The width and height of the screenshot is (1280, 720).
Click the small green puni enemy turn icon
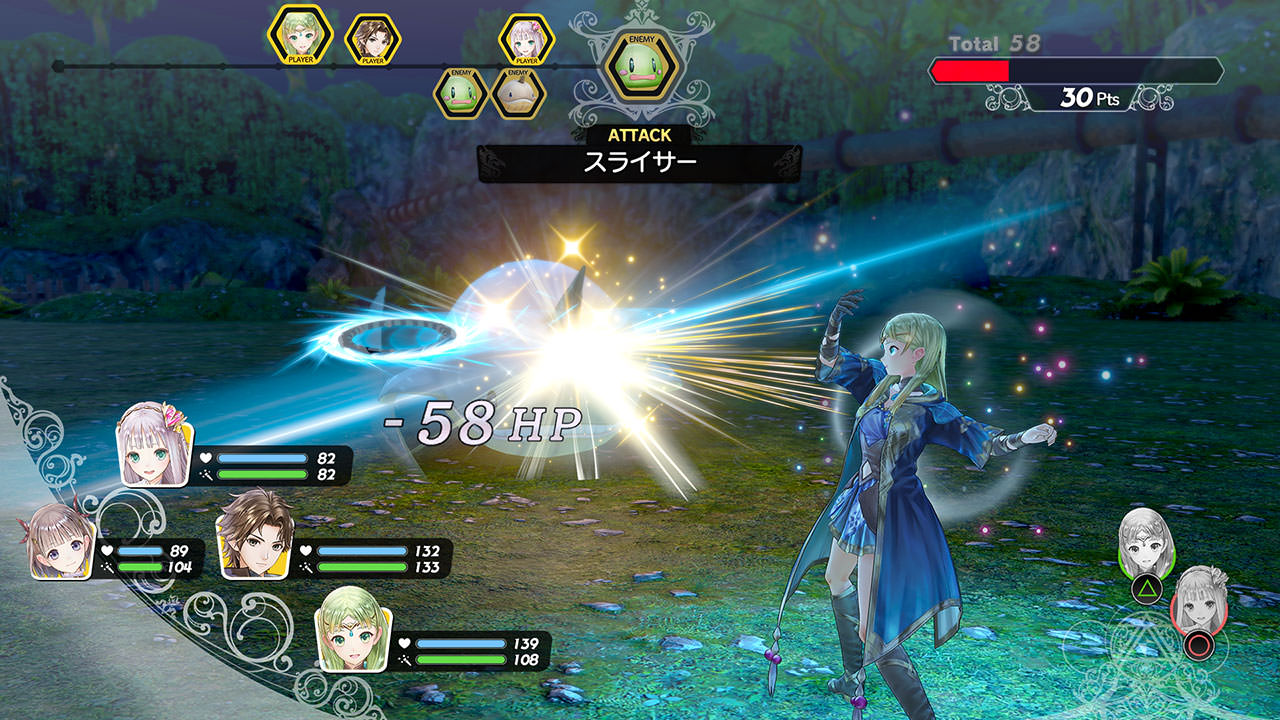[460, 94]
